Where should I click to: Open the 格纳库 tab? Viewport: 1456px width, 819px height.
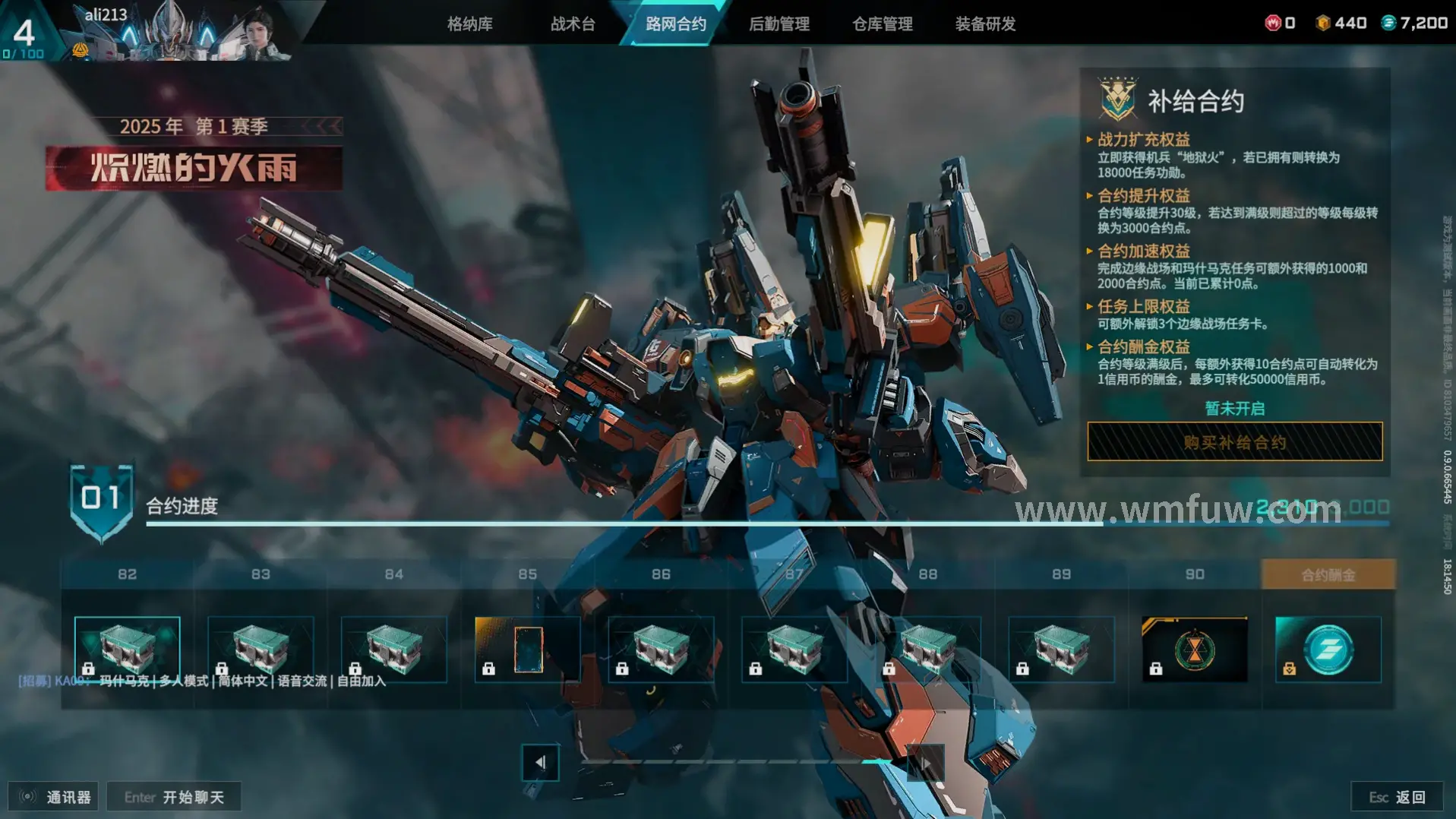click(469, 24)
